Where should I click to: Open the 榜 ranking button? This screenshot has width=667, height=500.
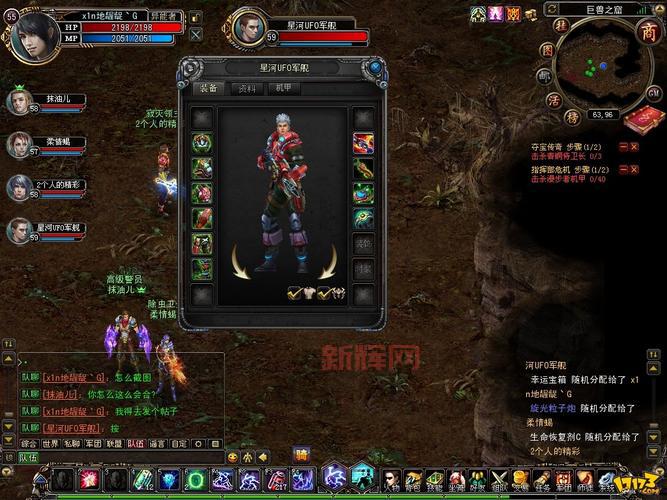572,116
